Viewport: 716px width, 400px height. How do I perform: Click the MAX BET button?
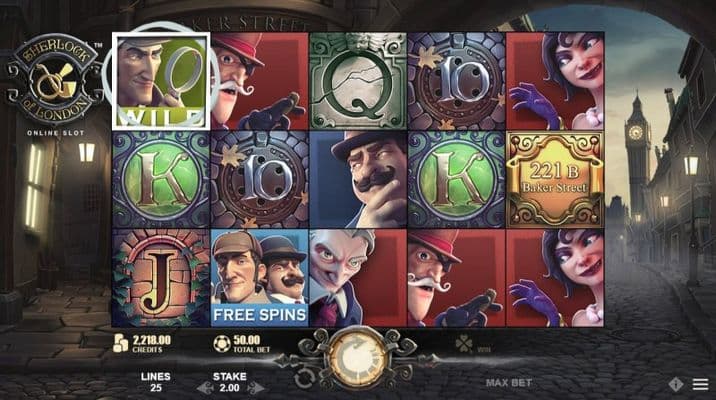coord(507,383)
